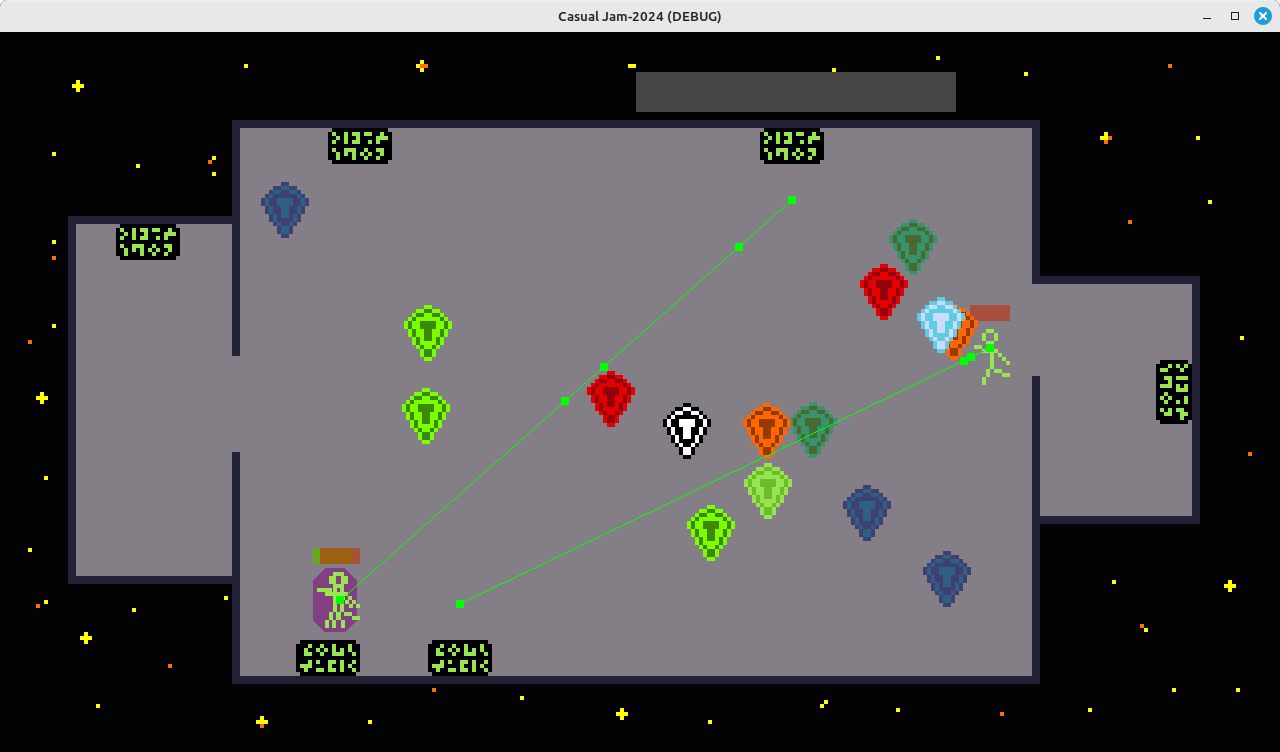Click the red gem near the room center
This screenshot has height=752, width=1280.
[x=610, y=398]
